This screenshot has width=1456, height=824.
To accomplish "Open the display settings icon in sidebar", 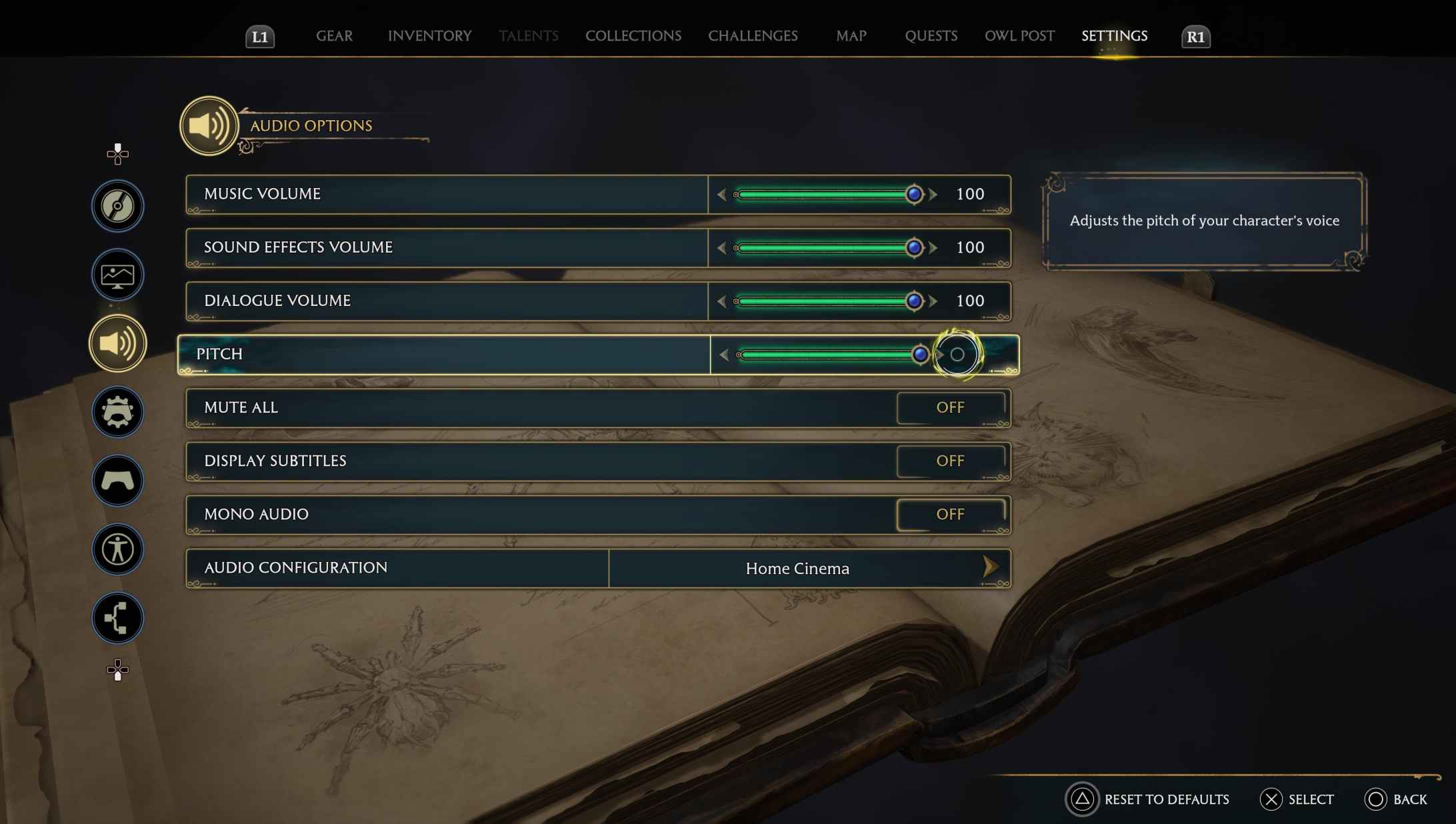I will (x=117, y=274).
